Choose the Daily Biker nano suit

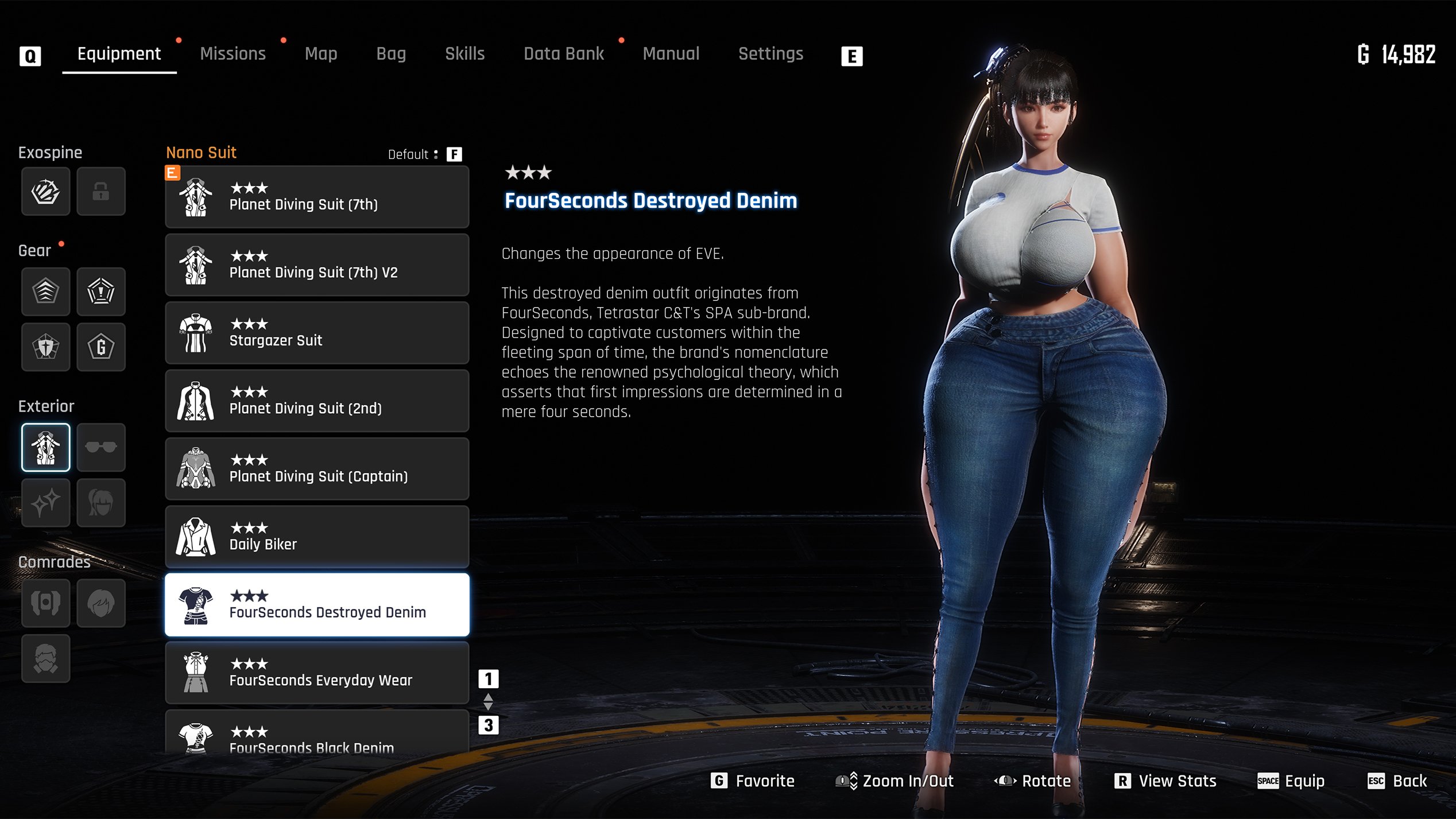coord(317,537)
